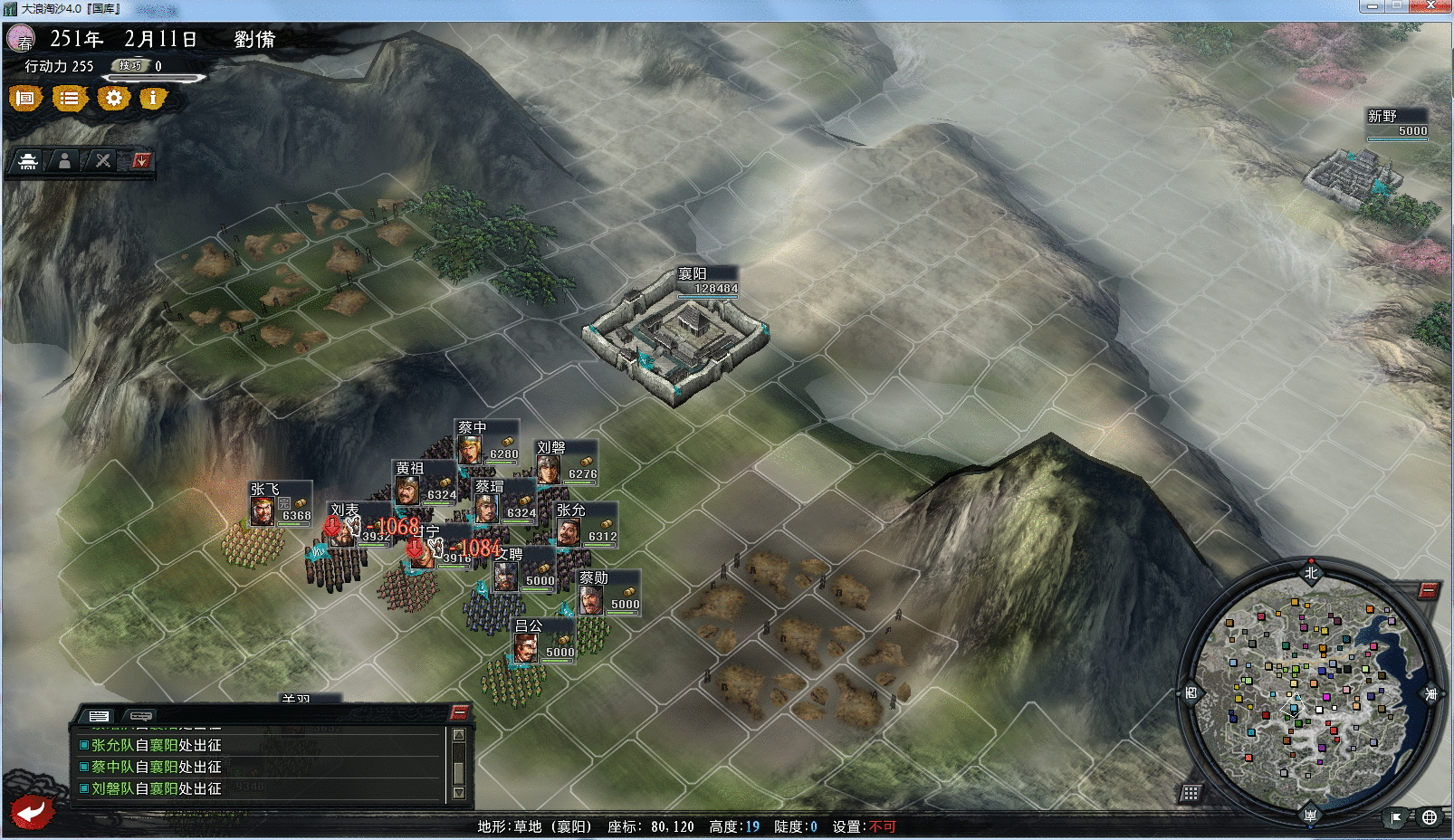Minimize the message log panel

point(459,712)
